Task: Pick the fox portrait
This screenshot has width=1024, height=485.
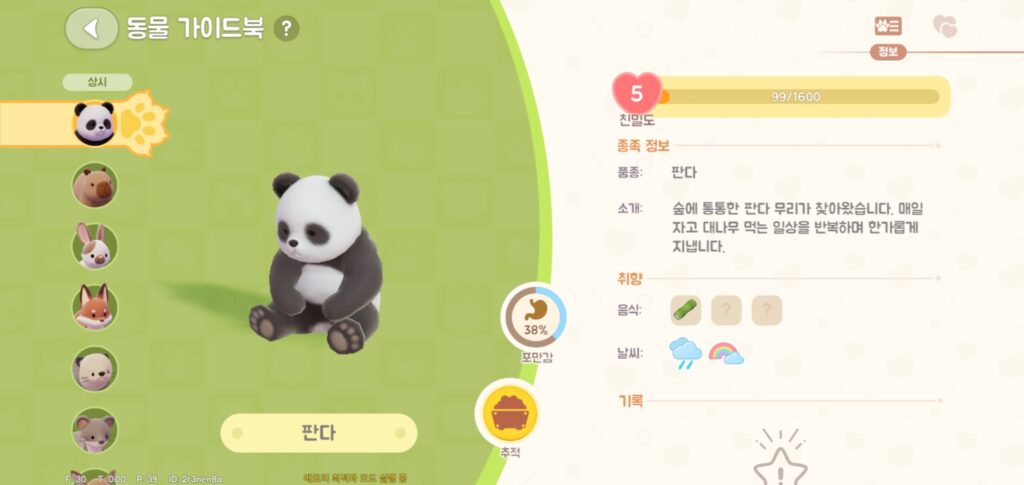Action: click(x=95, y=307)
